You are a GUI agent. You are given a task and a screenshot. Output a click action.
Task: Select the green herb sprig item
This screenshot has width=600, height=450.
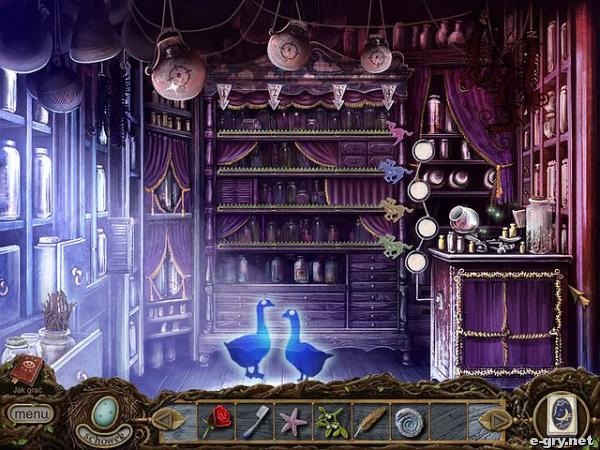pyautogui.click(x=332, y=420)
